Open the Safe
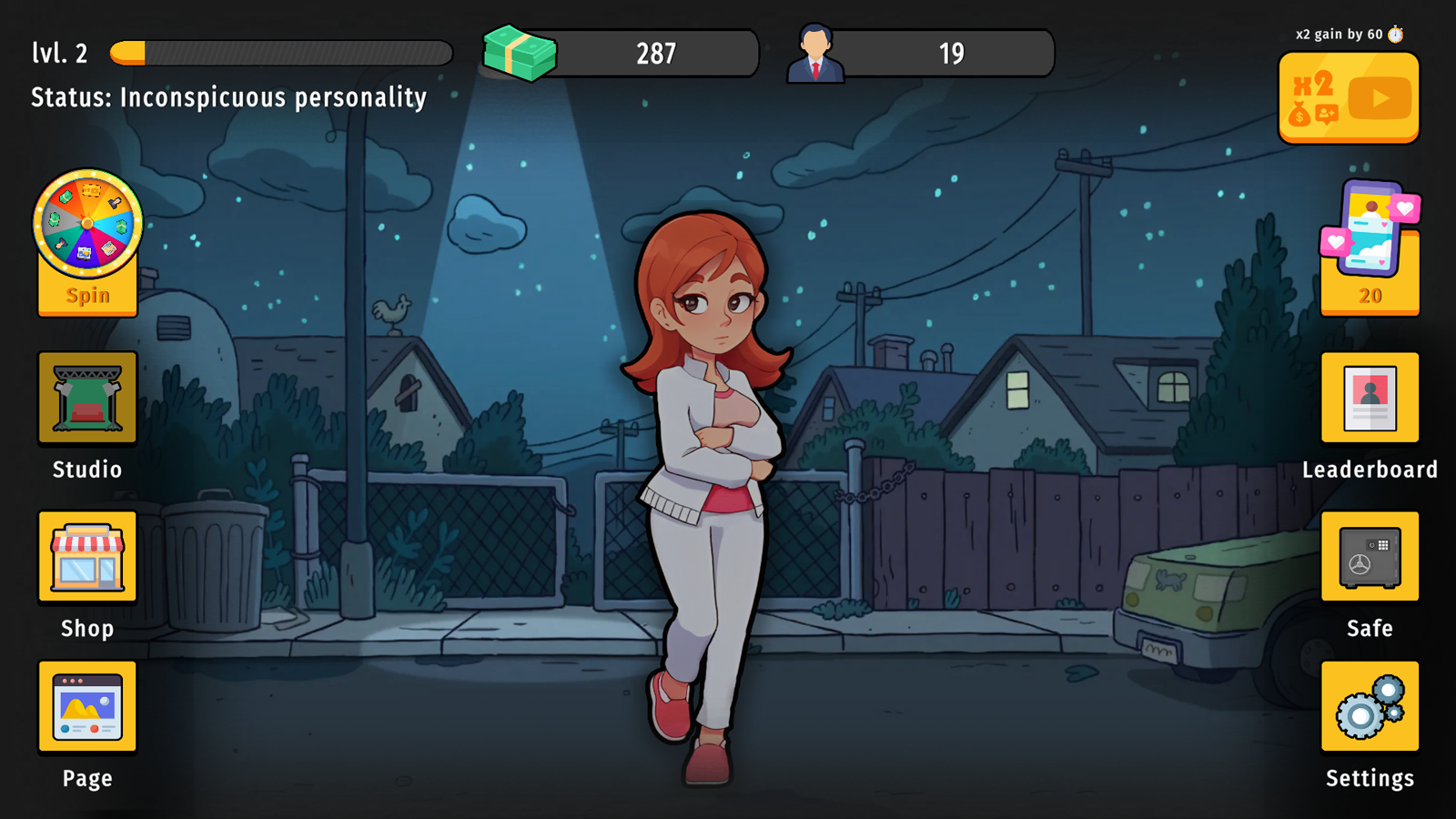Image resolution: width=1456 pixels, height=819 pixels. 1369,559
